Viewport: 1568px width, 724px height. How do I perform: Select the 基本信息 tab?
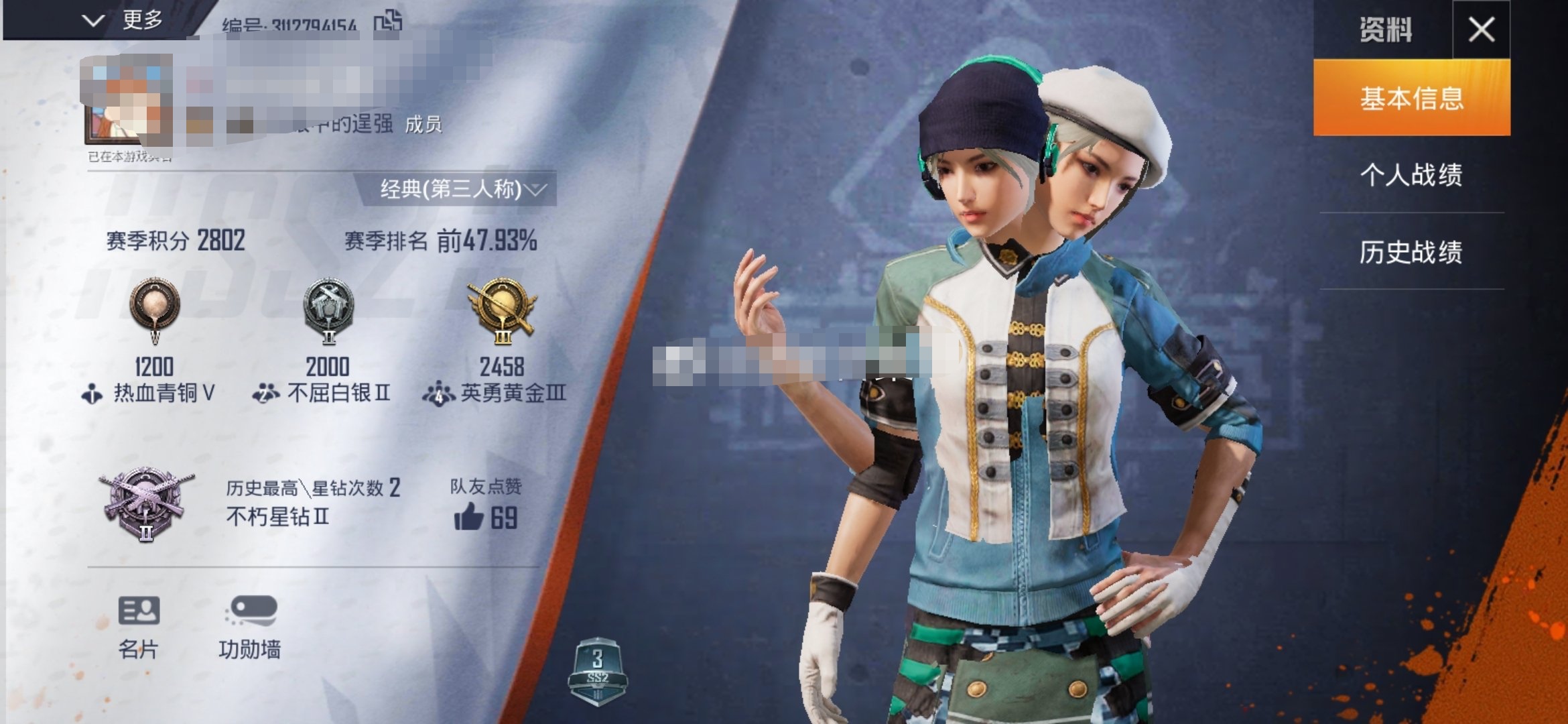tap(1411, 98)
